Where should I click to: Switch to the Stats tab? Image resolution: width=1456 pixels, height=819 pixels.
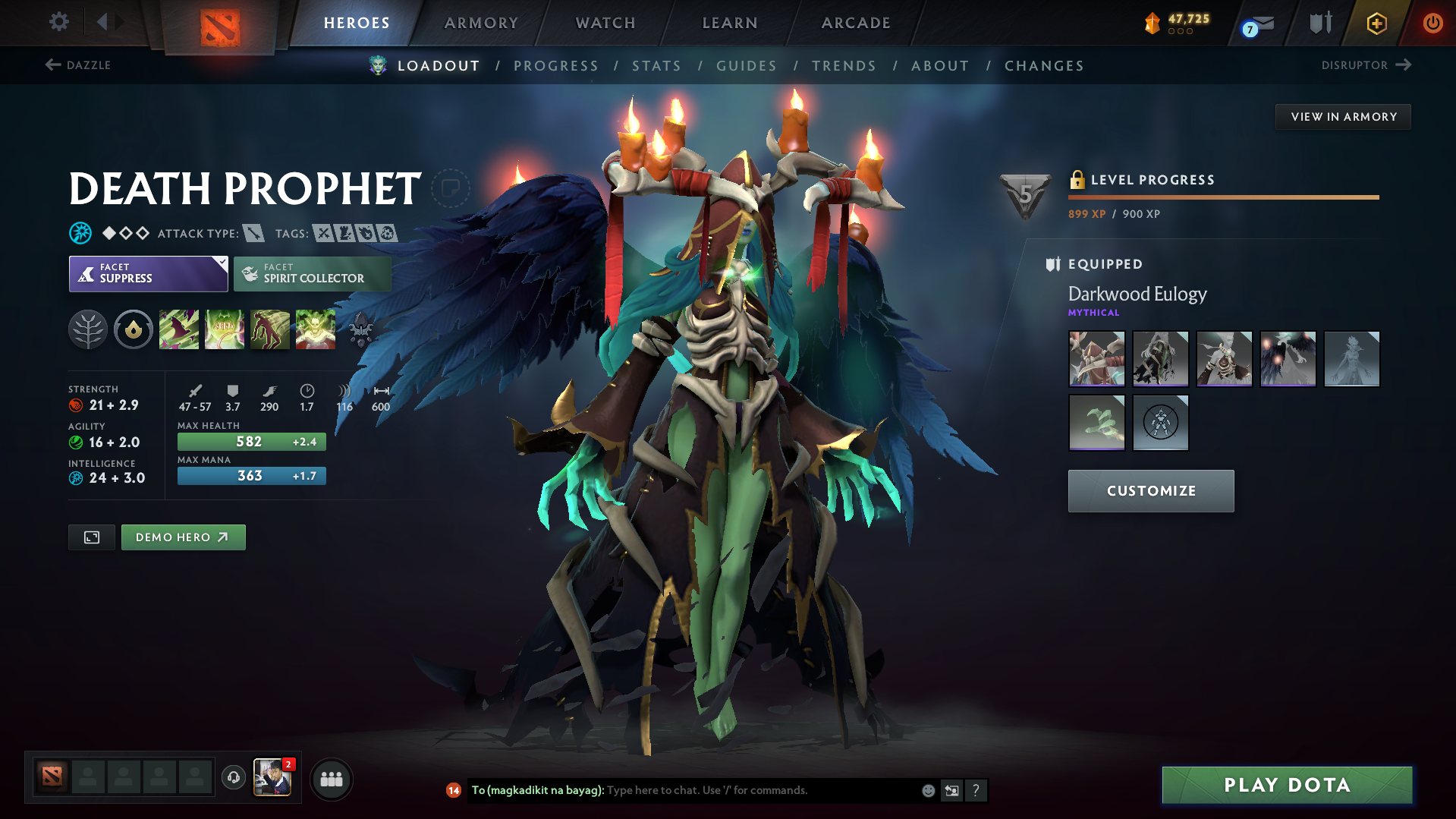tap(656, 66)
